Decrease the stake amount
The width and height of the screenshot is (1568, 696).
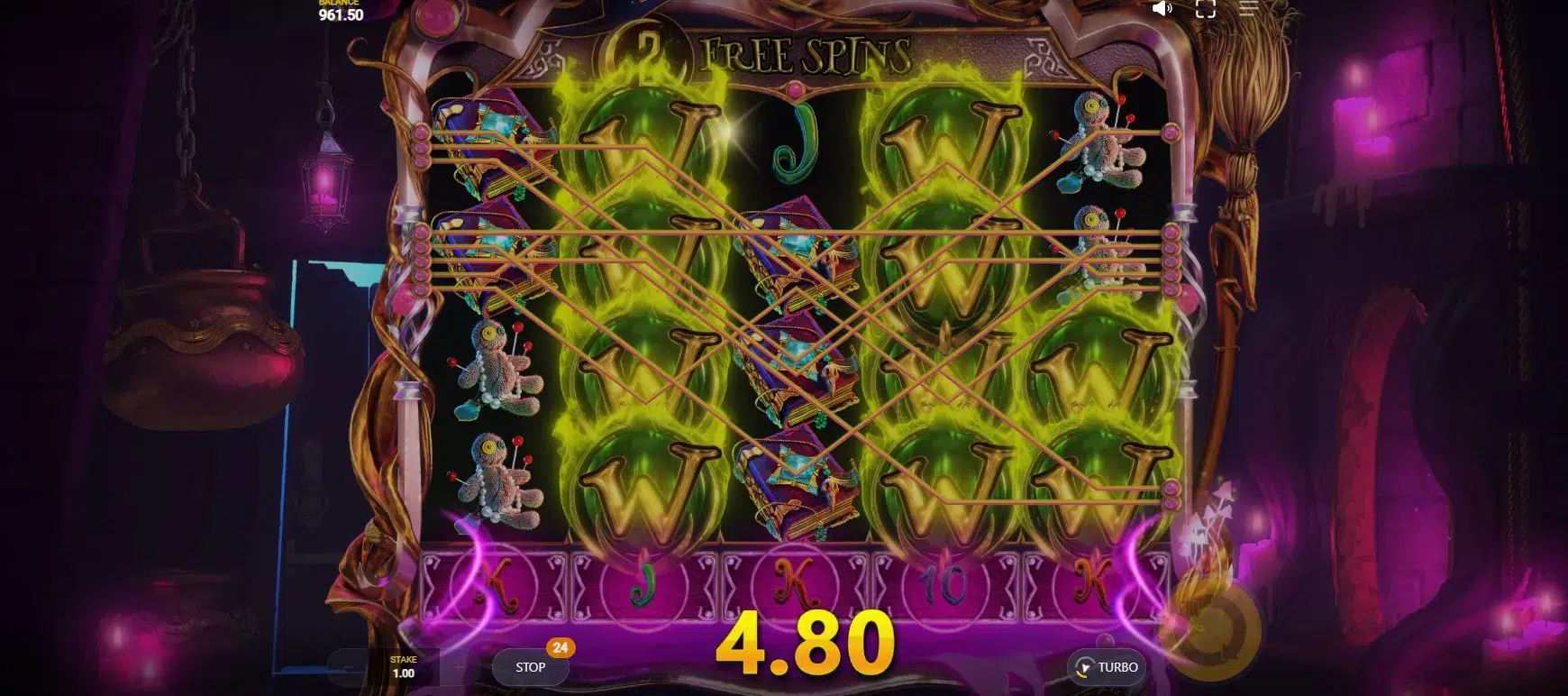[x=348, y=668]
